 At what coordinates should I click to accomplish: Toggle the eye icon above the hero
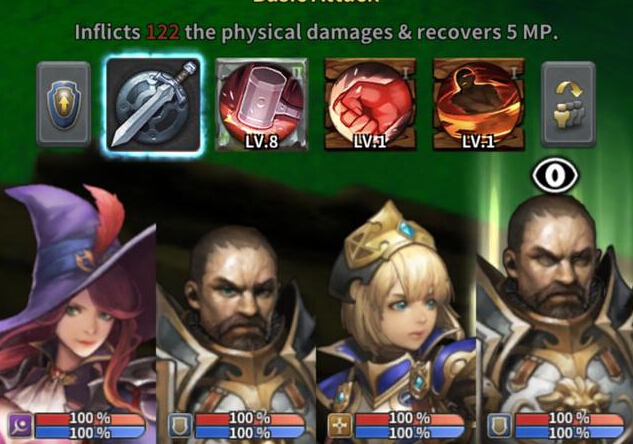pyautogui.click(x=555, y=176)
